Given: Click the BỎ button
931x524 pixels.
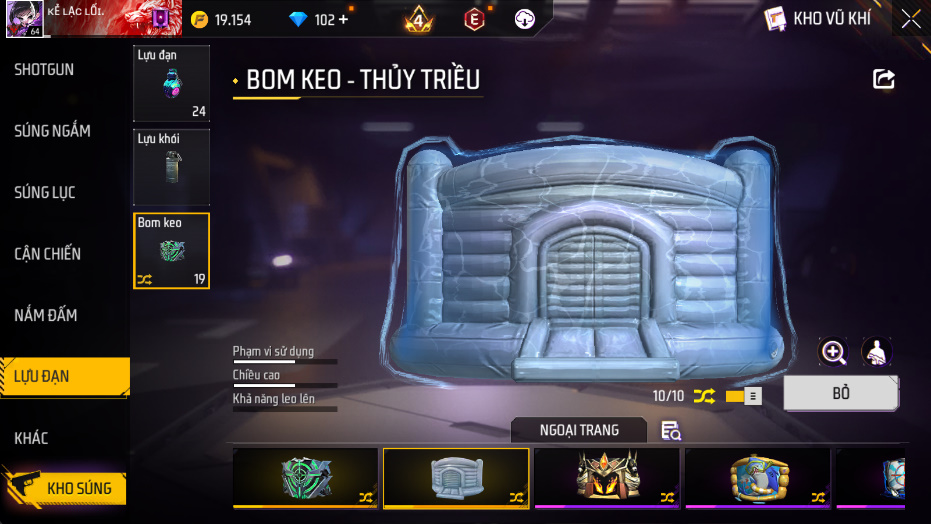Looking at the screenshot, I should coord(840,393).
